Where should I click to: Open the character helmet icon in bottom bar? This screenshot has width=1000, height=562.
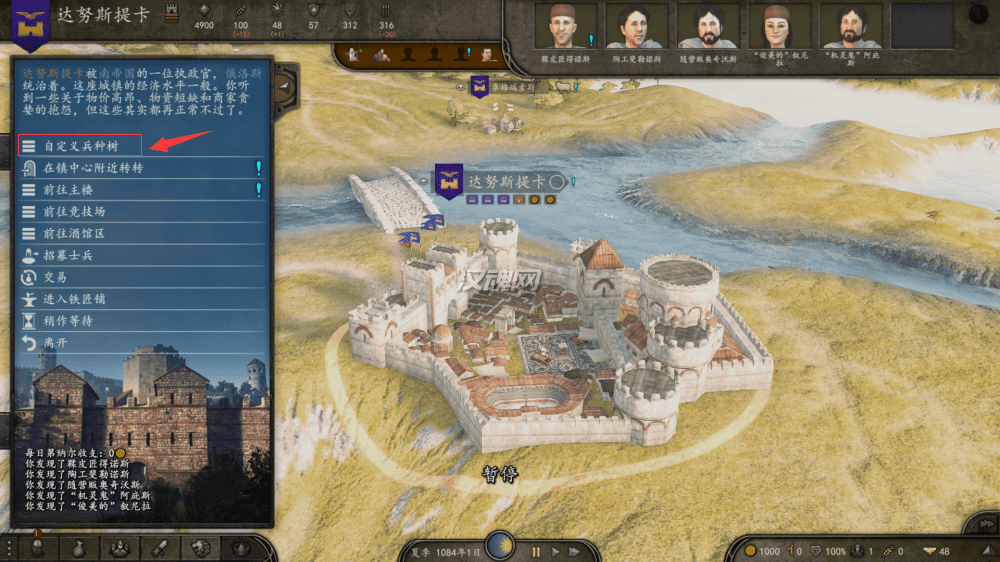(37, 549)
